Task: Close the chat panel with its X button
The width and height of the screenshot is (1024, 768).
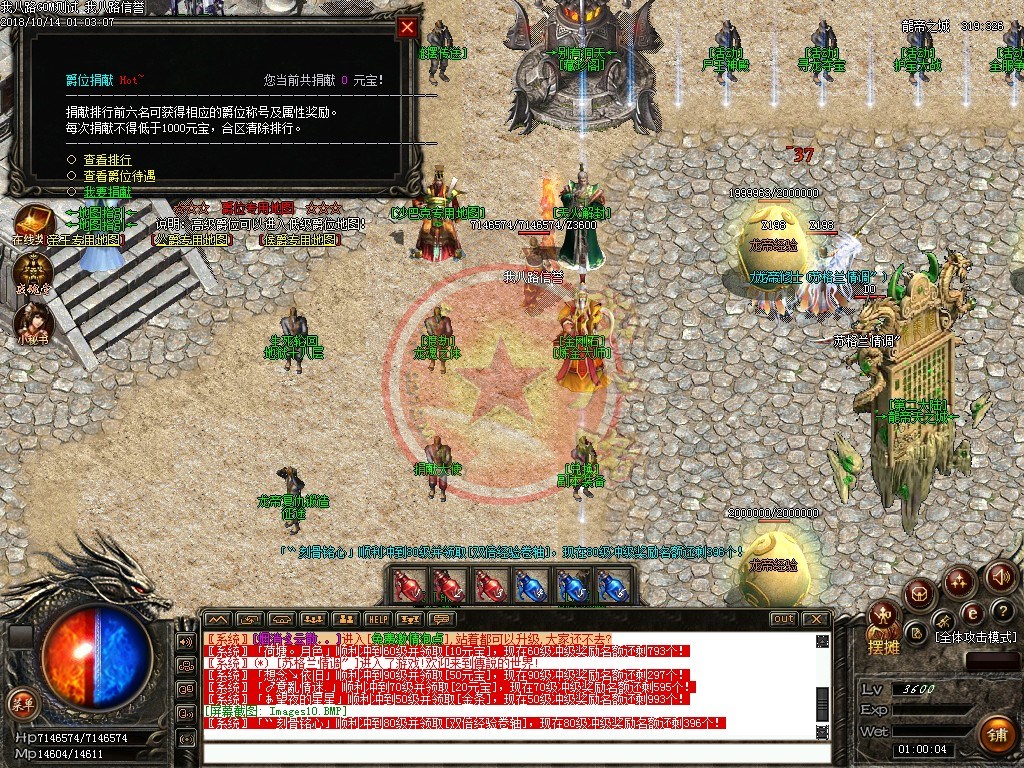Action: pyautogui.click(x=816, y=619)
